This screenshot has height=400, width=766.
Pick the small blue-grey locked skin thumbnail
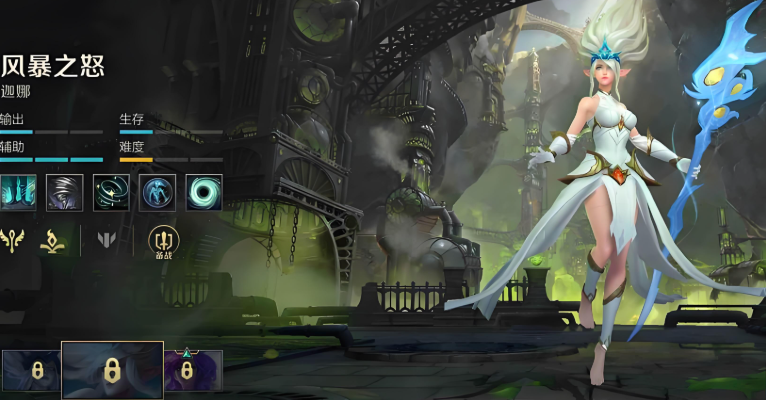(31, 370)
